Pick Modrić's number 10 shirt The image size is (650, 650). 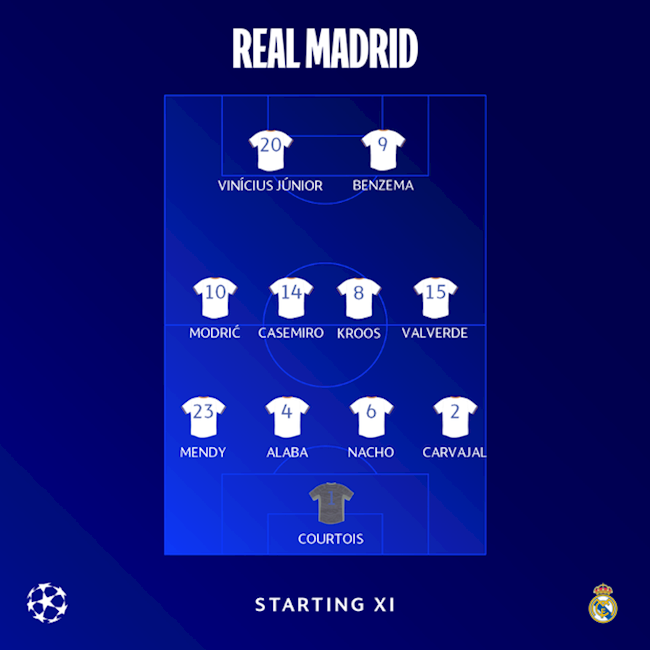tap(215, 298)
